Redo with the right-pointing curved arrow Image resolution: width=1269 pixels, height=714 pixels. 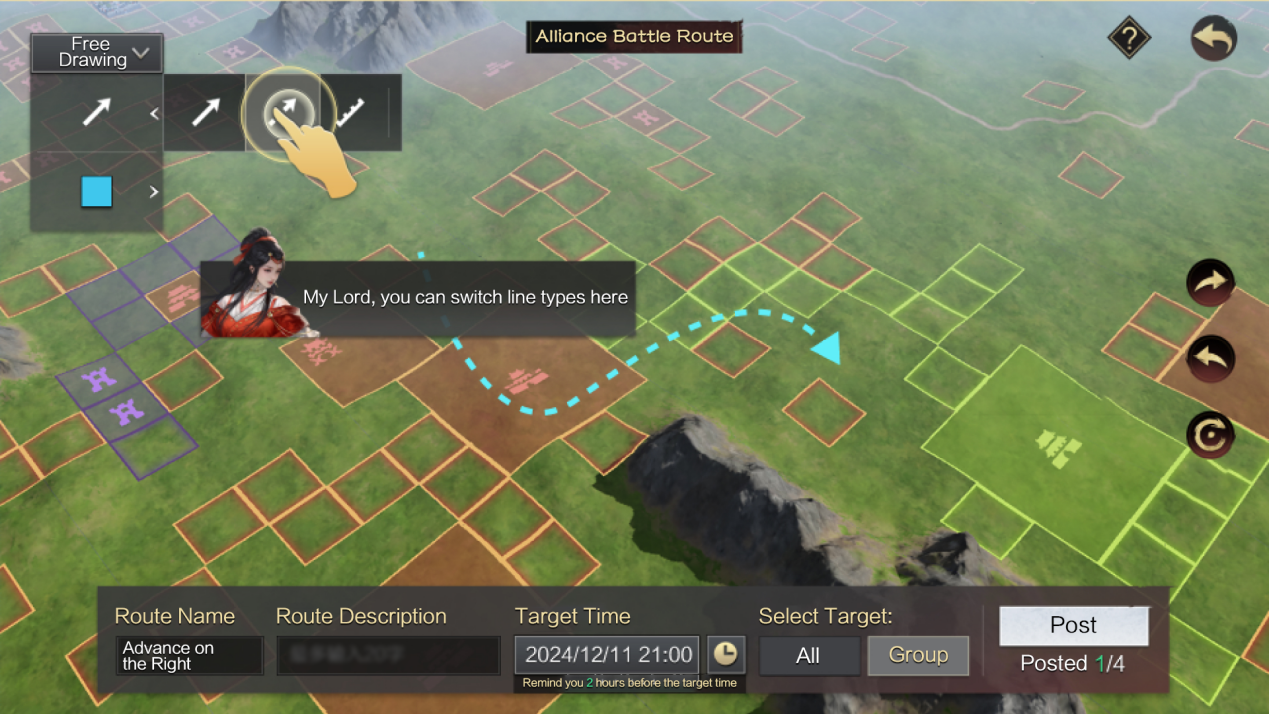[x=1210, y=283]
